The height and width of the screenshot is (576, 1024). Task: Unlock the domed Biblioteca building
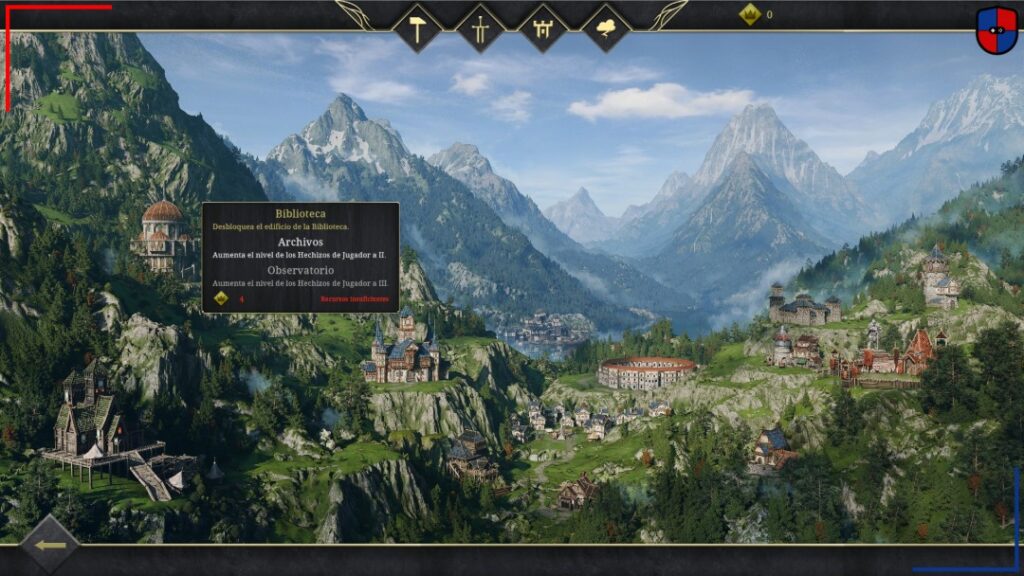(x=163, y=234)
